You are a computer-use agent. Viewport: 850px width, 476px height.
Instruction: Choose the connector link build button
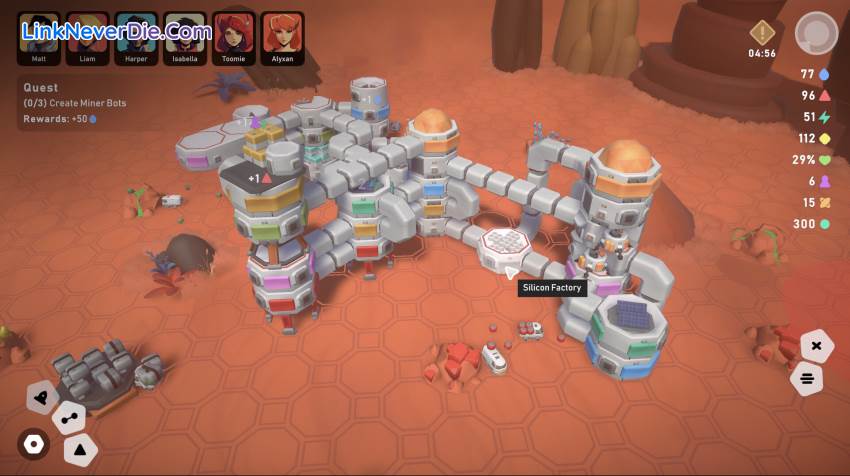point(68,417)
